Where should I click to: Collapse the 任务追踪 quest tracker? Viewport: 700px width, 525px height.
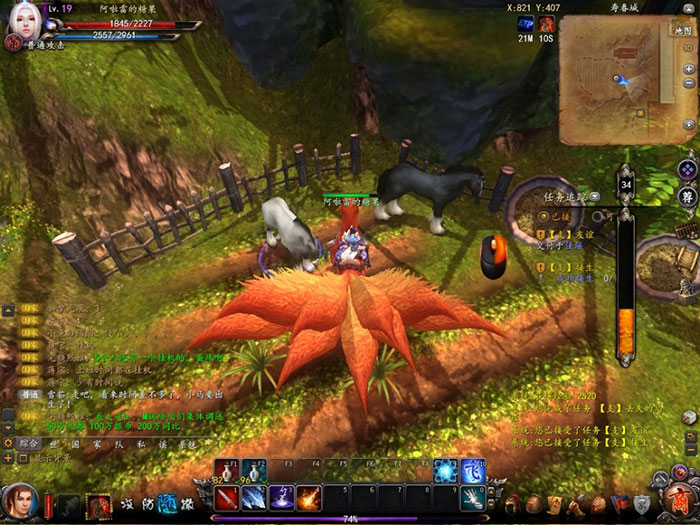596,196
